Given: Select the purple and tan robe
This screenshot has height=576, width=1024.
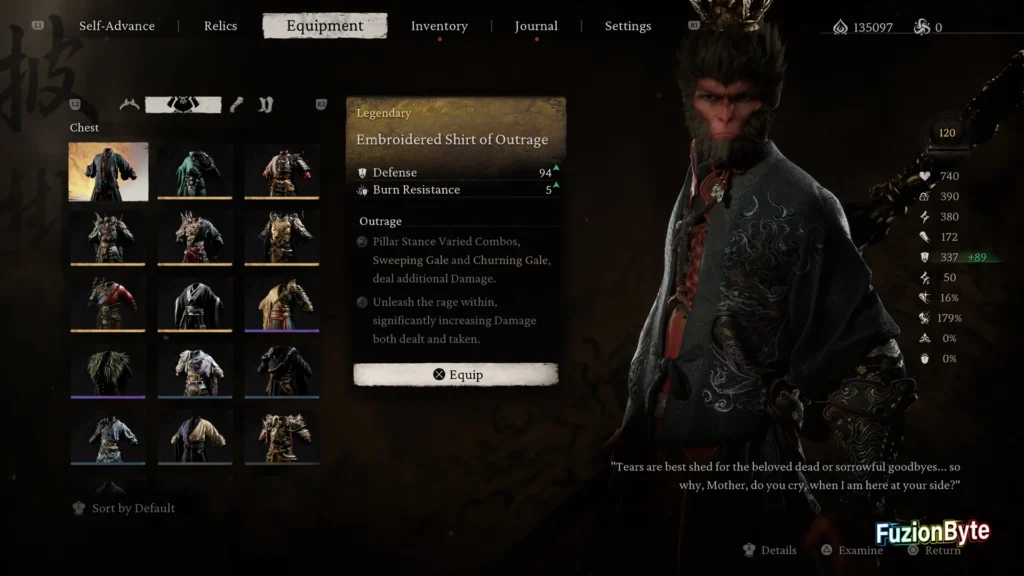Looking at the screenshot, I should pos(195,436).
